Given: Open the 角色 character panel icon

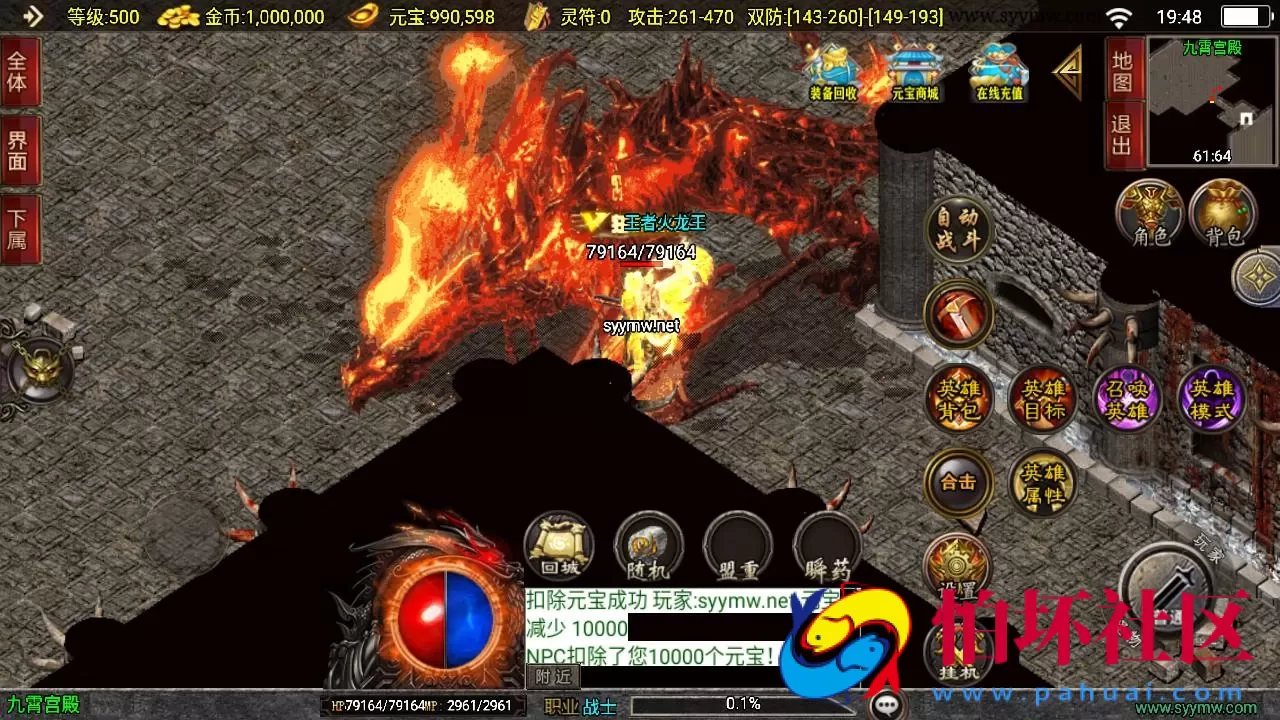Looking at the screenshot, I should (x=1148, y=213).
